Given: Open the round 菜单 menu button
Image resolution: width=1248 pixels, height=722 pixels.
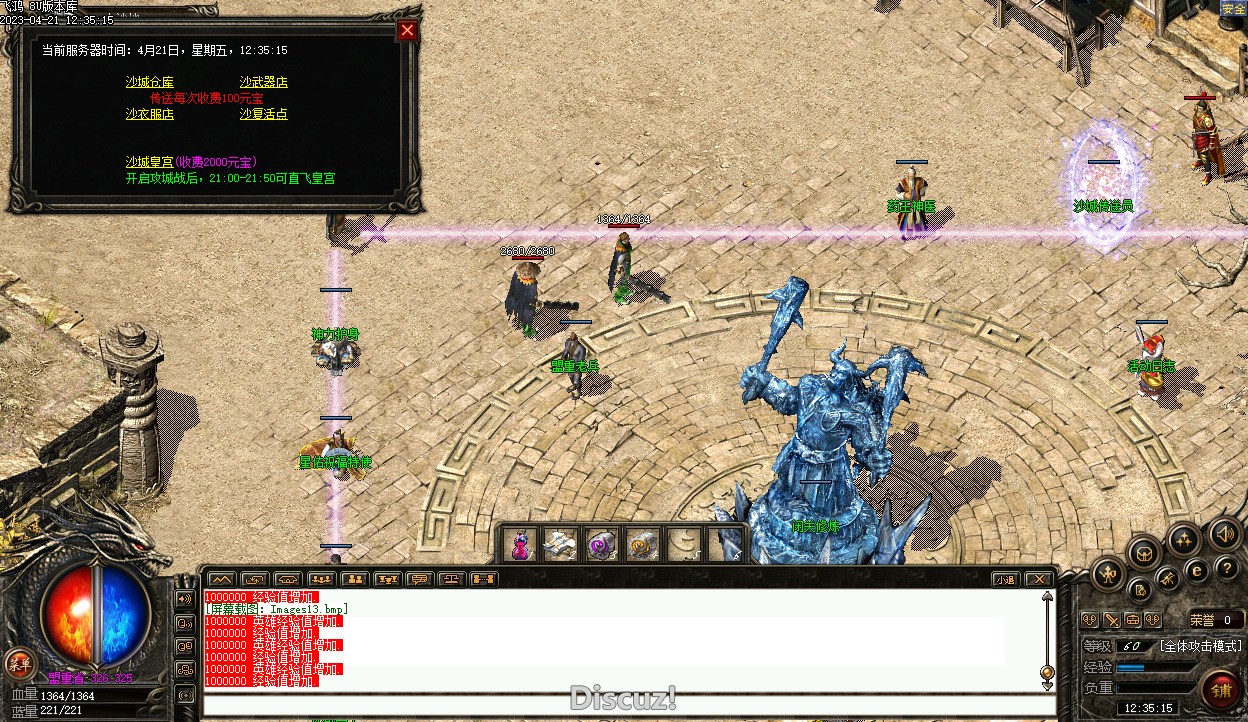Looking at the screenshot, I should point(19,663).
